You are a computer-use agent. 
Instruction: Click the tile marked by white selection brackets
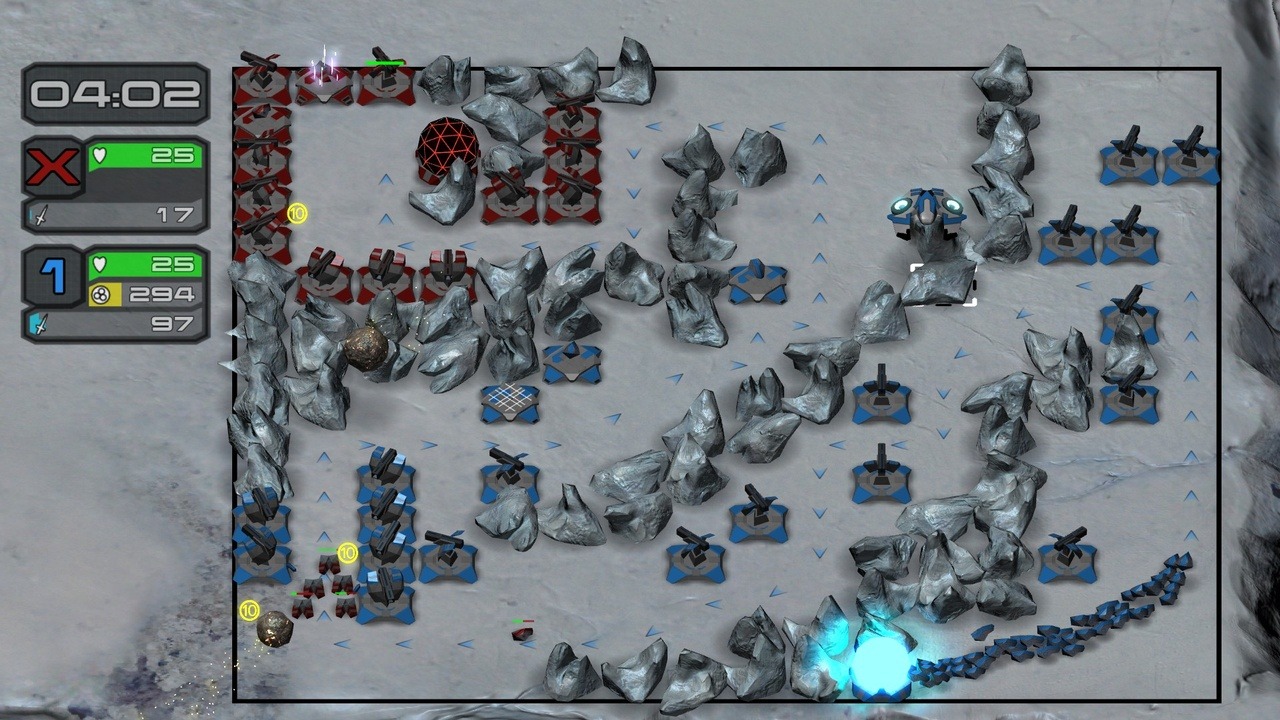pyautogui.click(x=943, y=284)
